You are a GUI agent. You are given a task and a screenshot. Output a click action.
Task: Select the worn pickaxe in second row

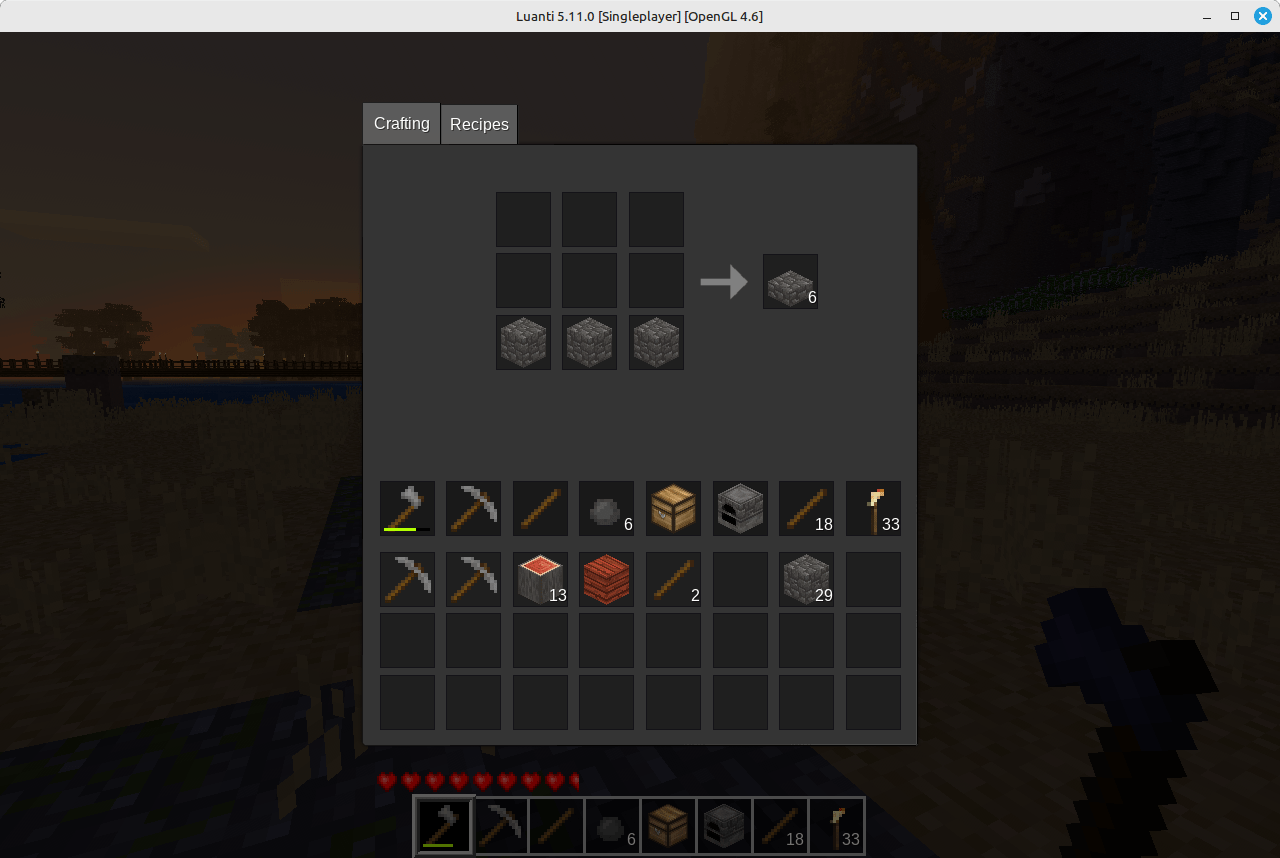[407, 579]
